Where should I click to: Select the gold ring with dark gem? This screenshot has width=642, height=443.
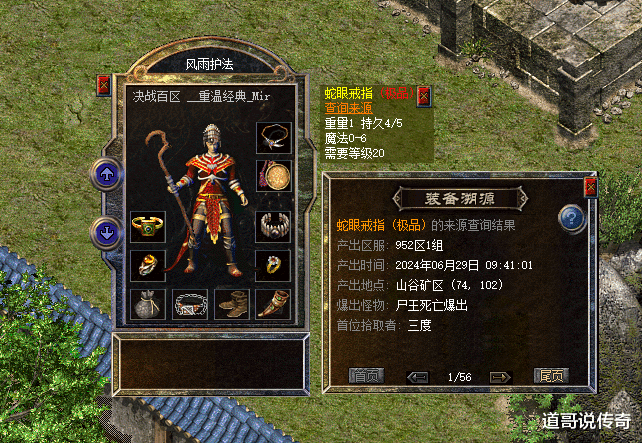click(x=272, y=265)
